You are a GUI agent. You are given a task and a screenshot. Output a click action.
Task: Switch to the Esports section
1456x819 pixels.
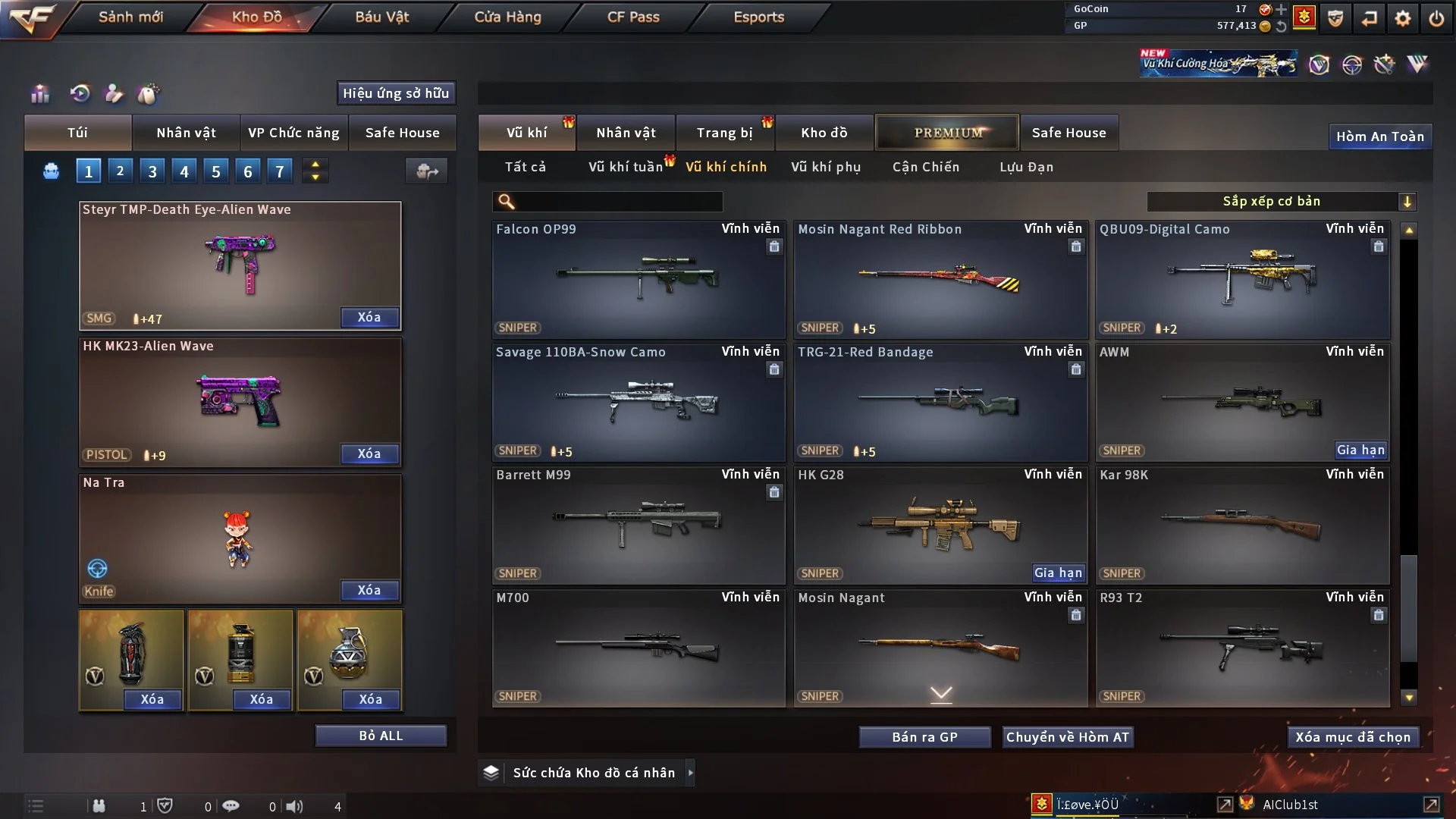(x=758, y=17)
